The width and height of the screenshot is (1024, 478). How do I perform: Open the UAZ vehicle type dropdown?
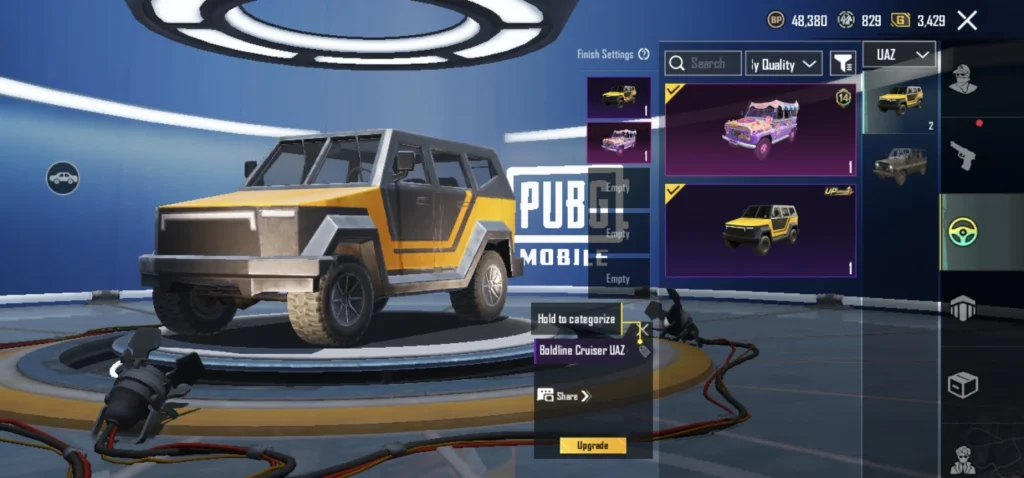899,55
